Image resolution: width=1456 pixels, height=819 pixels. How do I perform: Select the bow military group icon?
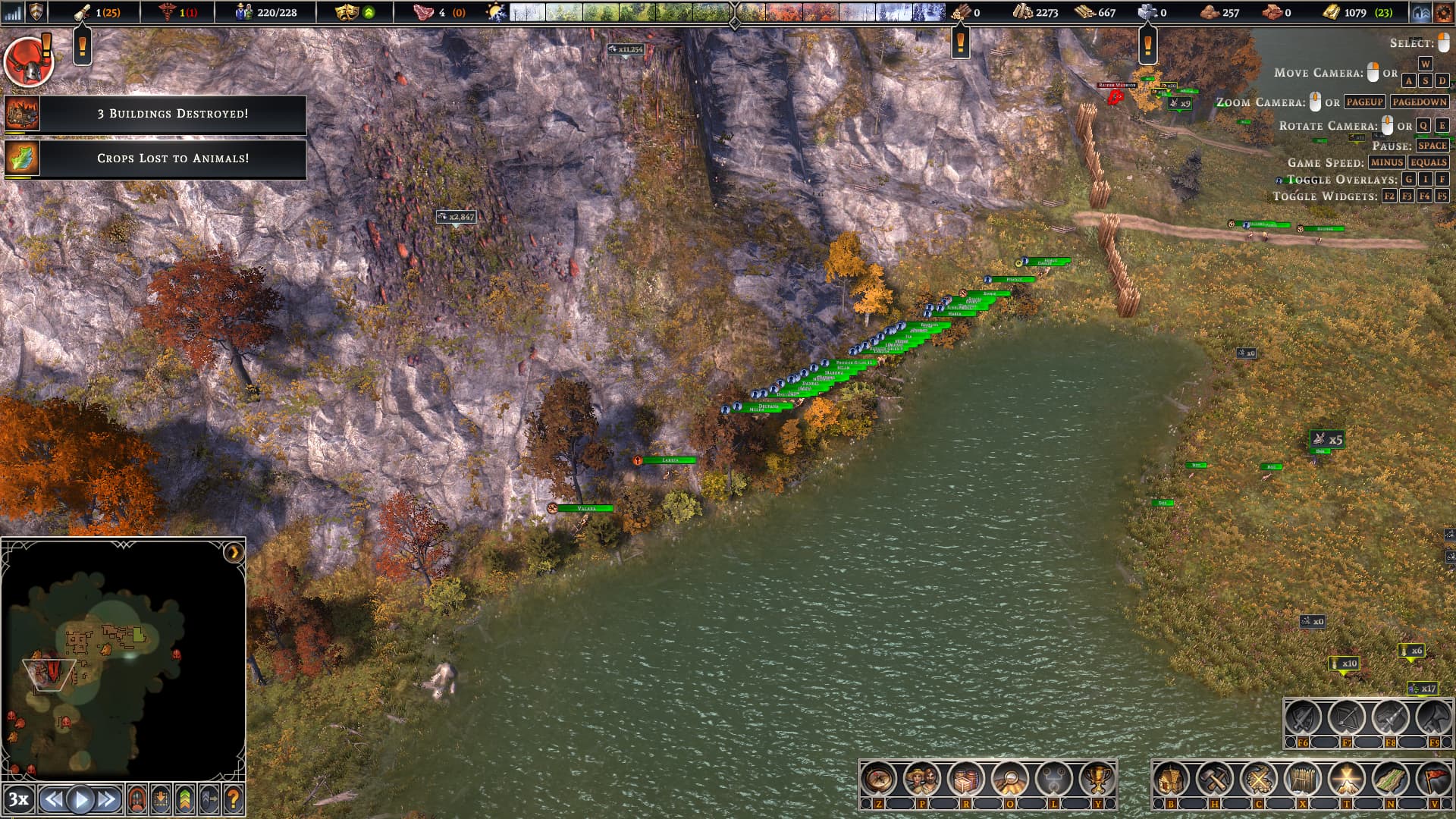pyautogui.click(x=1346, y=717)
